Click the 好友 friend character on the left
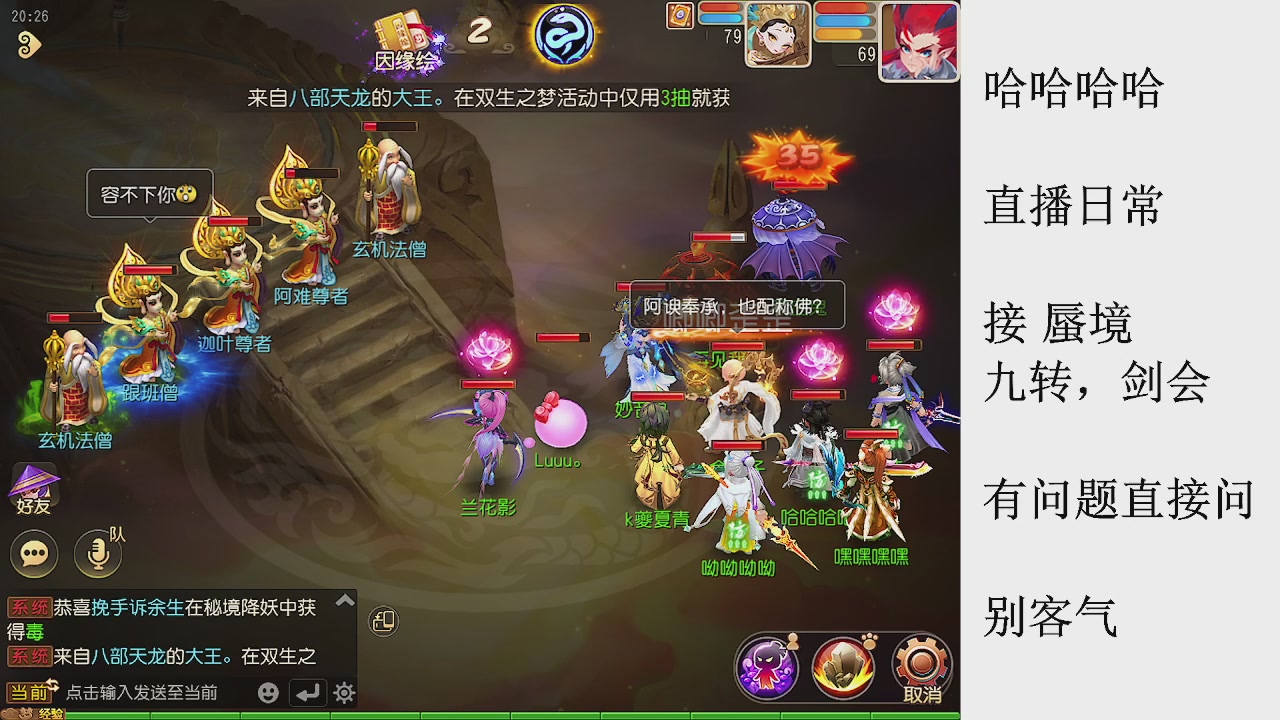Screen dimensions: 1280x720 pos(33,485)
